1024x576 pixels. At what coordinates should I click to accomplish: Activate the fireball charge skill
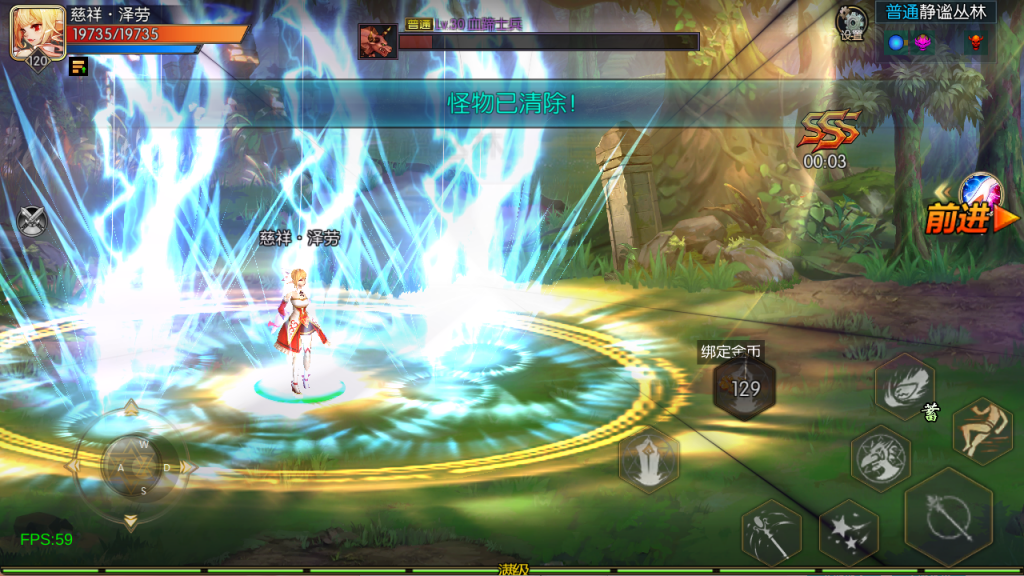pos(905,385)
